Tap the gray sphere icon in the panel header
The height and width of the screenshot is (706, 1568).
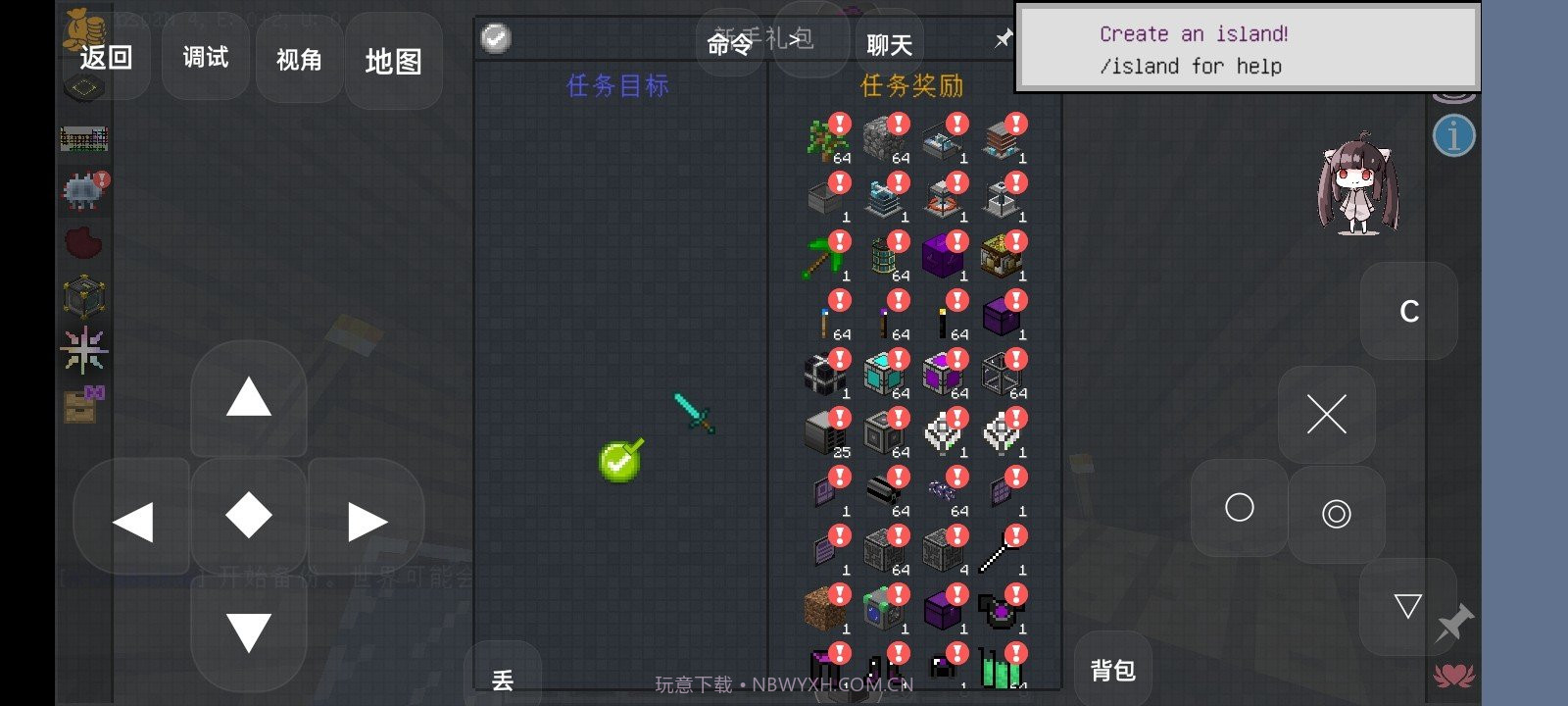point(497,39)
